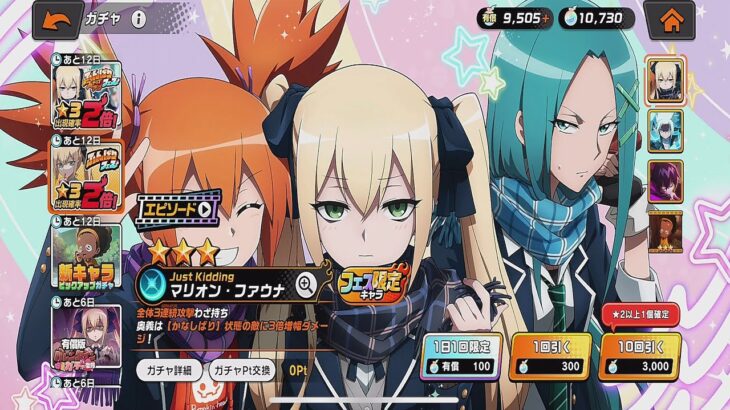The width and height of the screenshot is (730, 410).
Task: Select the purple-haired character portrait thumbnail
Action: (665, 180)
